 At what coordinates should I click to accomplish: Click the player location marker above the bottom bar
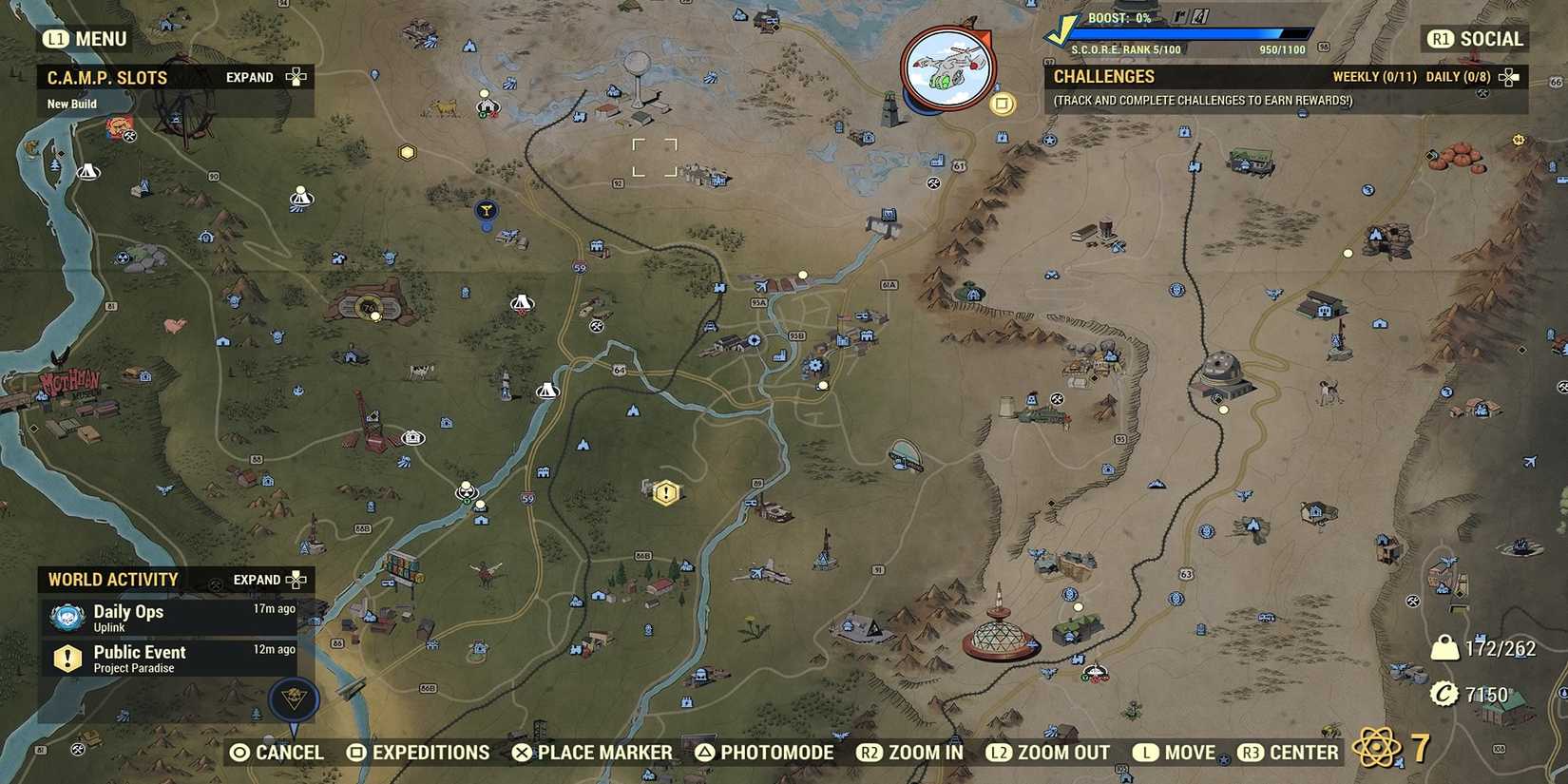click(x=295, y=700)
